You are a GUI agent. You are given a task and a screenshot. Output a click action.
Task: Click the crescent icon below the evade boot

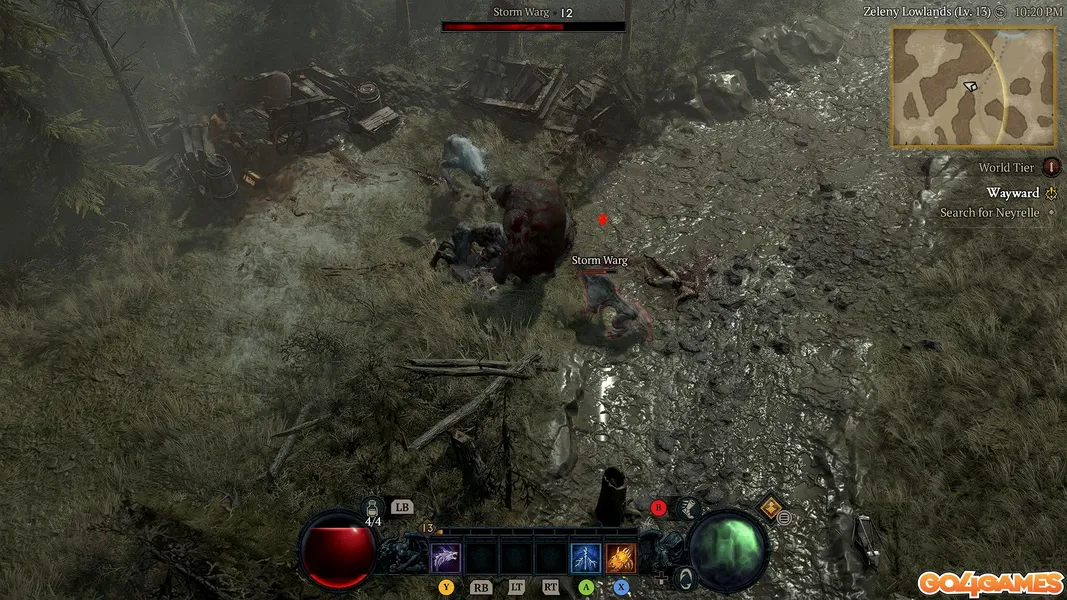pyautogui.click(x=684, y=577)
